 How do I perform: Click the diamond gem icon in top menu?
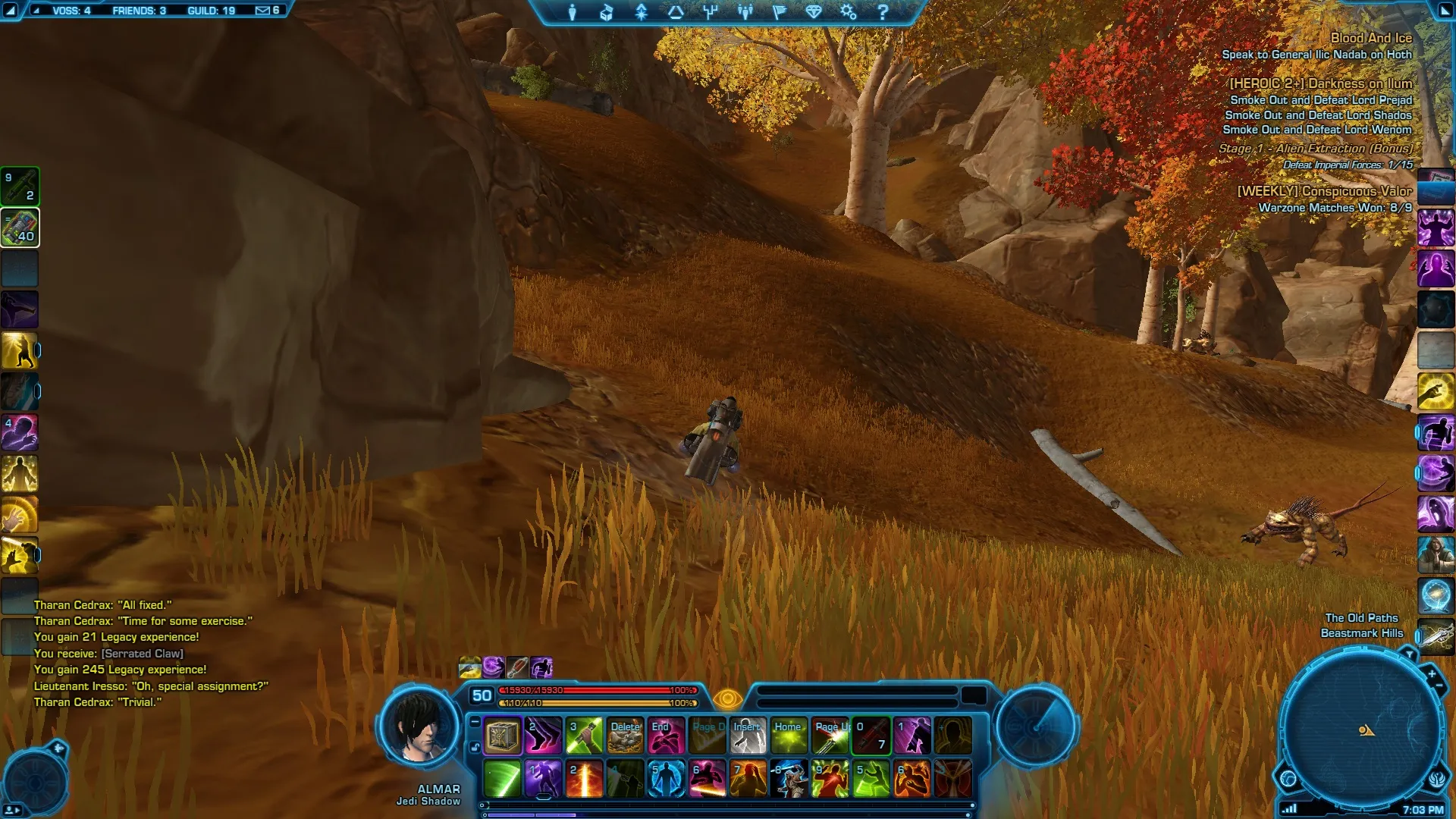click(x=814, y=12)
